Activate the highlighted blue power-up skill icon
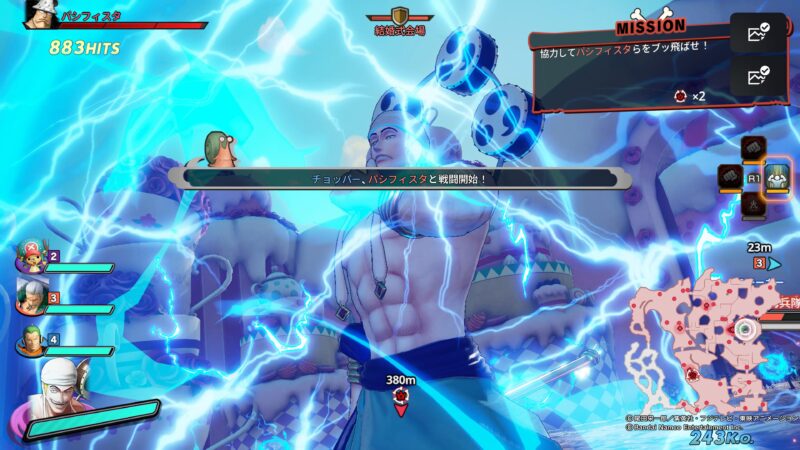This screenshot has width=800, height=450. (x=778, y=177)
